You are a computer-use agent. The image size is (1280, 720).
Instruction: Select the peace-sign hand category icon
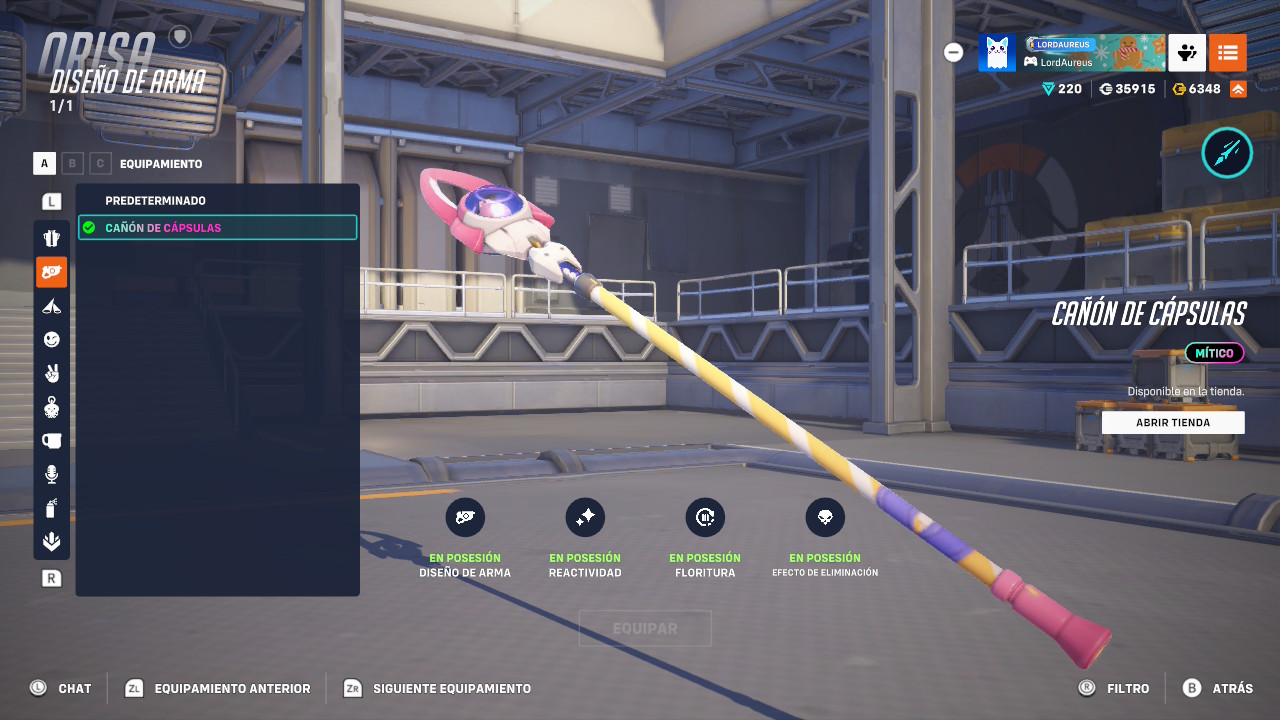[x=51, y=373]
